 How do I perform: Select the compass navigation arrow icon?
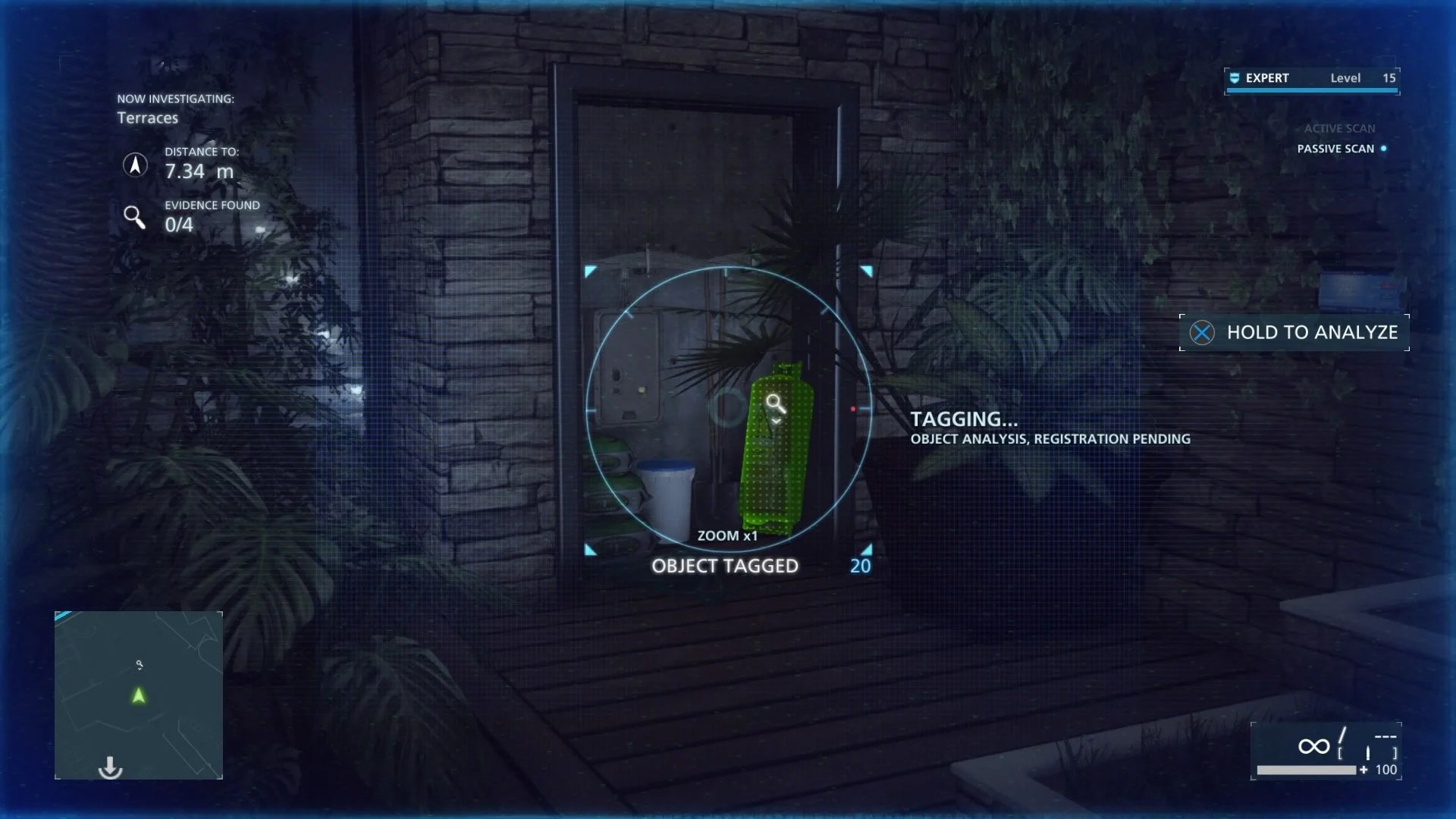pos(135,166)
